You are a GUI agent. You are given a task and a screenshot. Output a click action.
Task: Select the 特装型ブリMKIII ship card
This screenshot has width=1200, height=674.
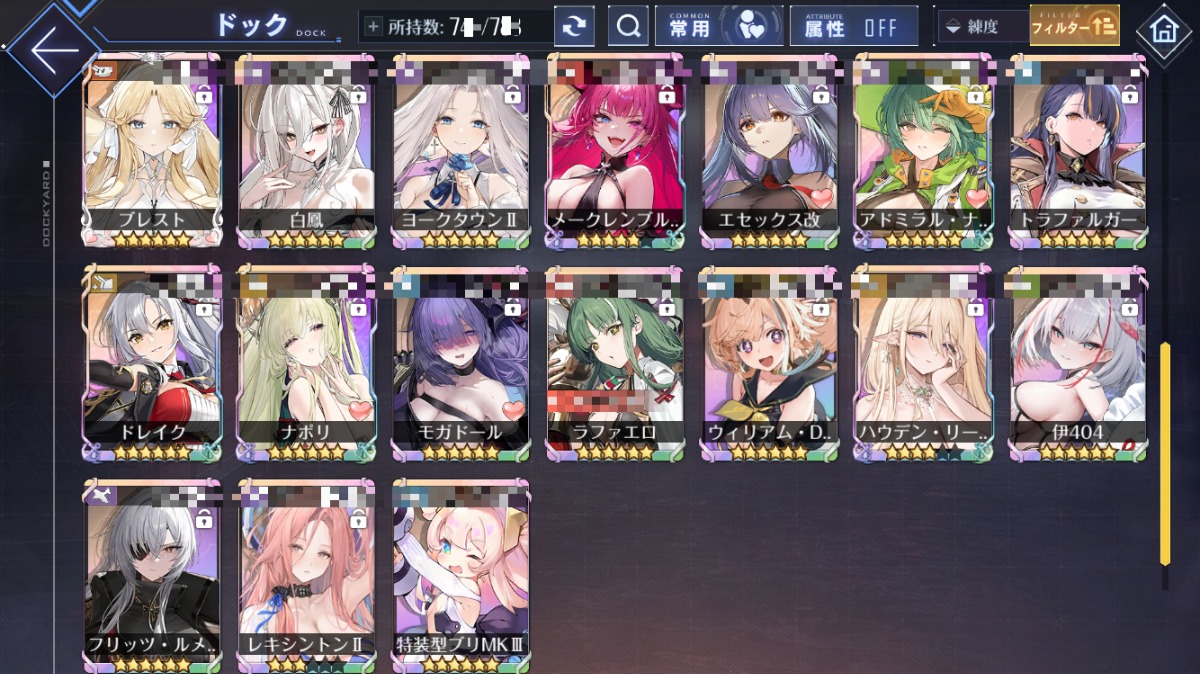pos(461,575)
